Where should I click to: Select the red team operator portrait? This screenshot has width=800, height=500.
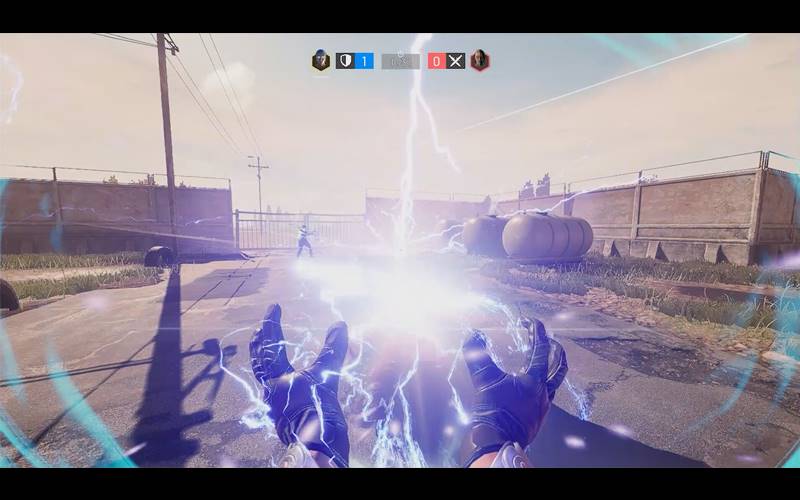(x=480, y=60)
